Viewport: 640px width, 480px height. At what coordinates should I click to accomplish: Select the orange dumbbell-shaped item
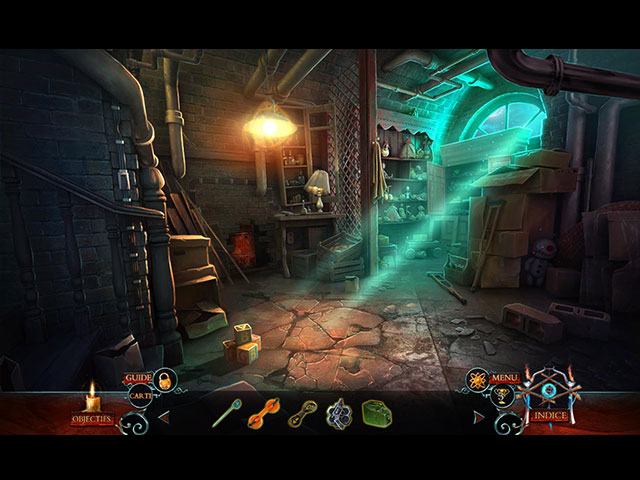coord(263,413)
